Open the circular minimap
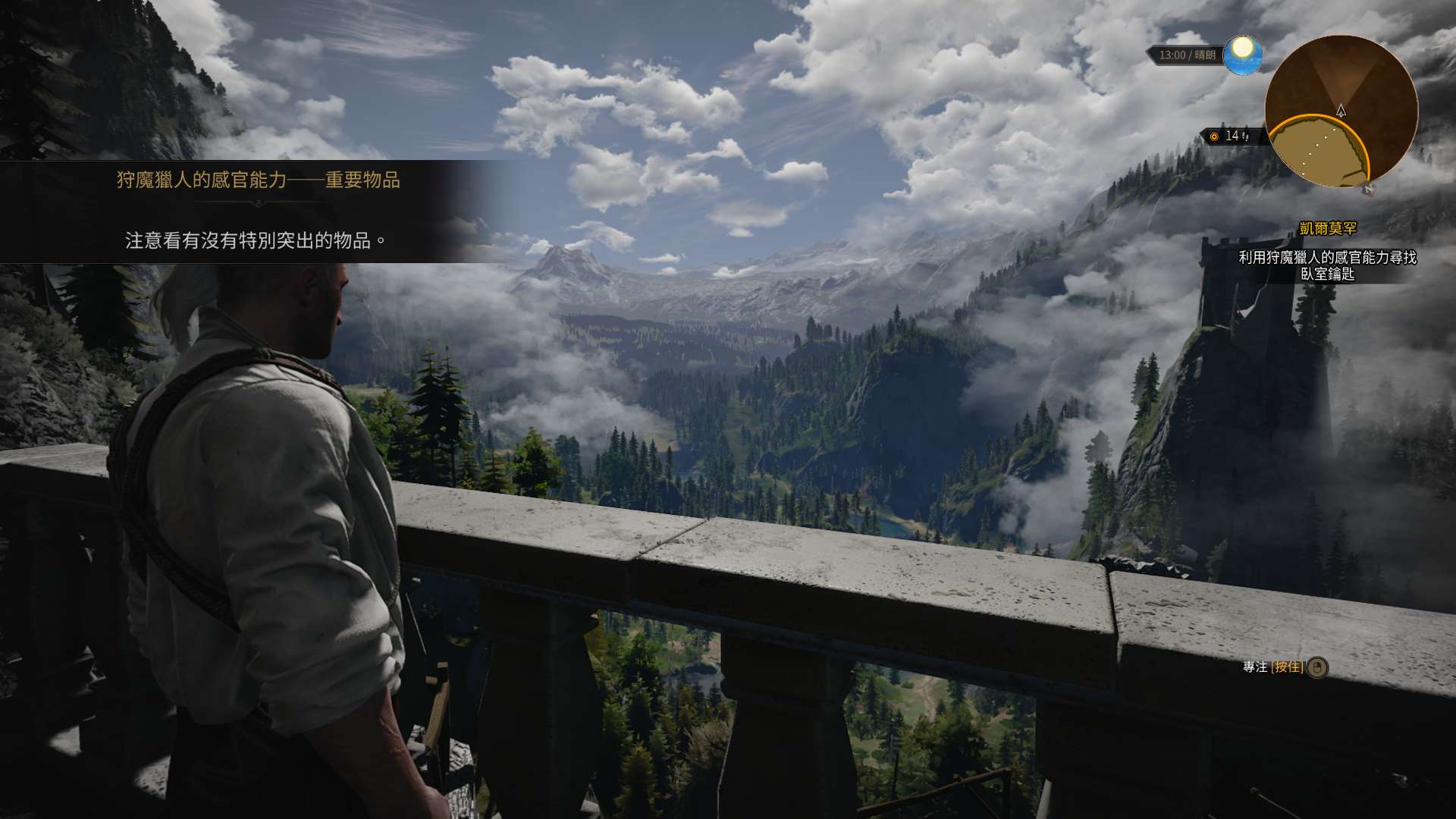 point(1340,111)
